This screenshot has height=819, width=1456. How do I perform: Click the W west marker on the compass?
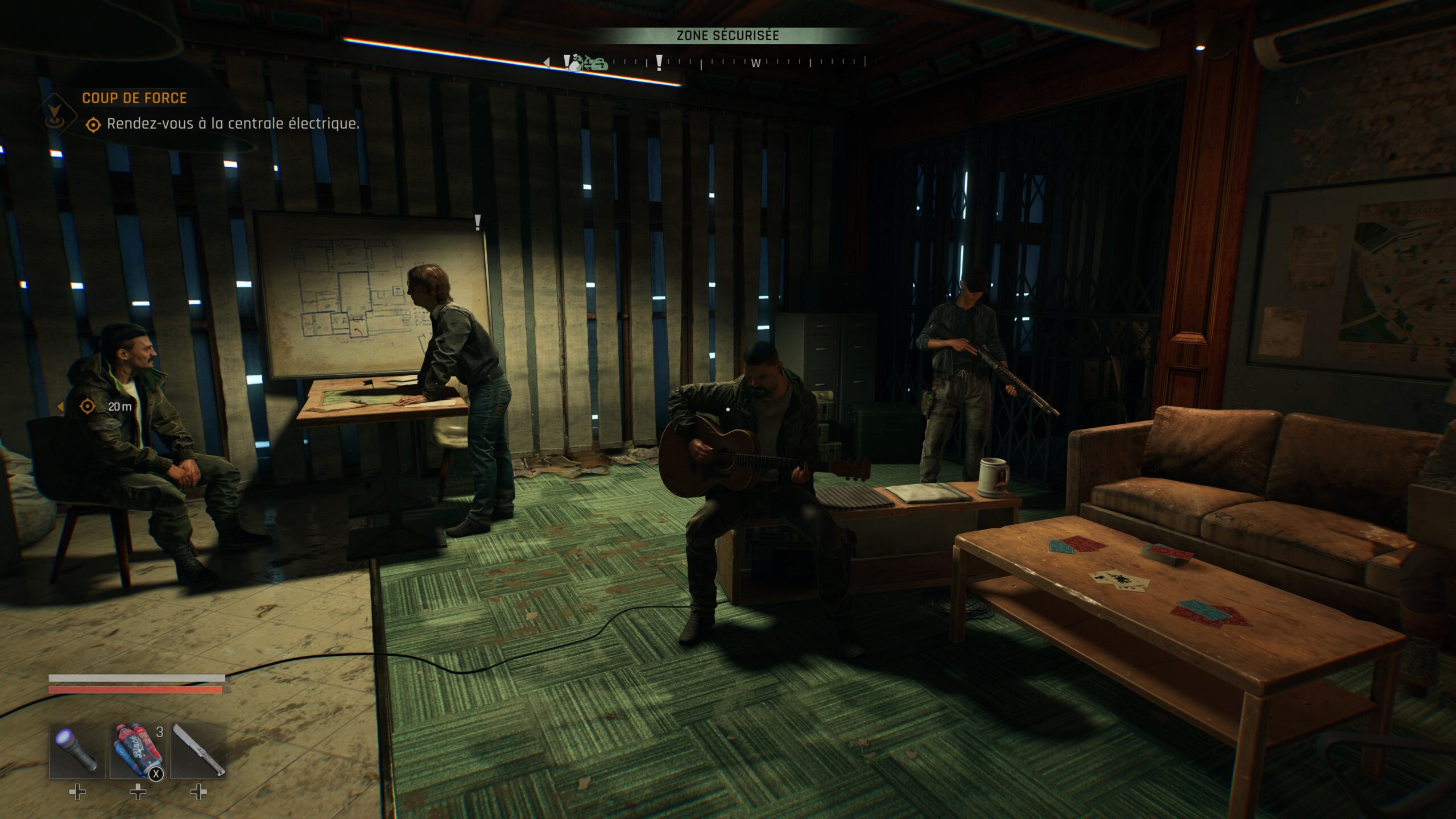[x=756, y=64]
